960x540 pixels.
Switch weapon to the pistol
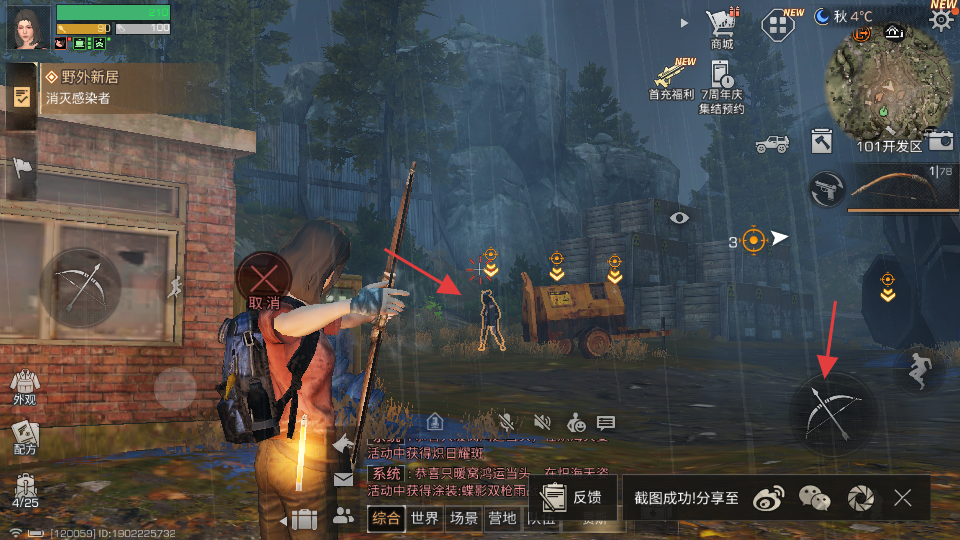(x=827, y=189)
